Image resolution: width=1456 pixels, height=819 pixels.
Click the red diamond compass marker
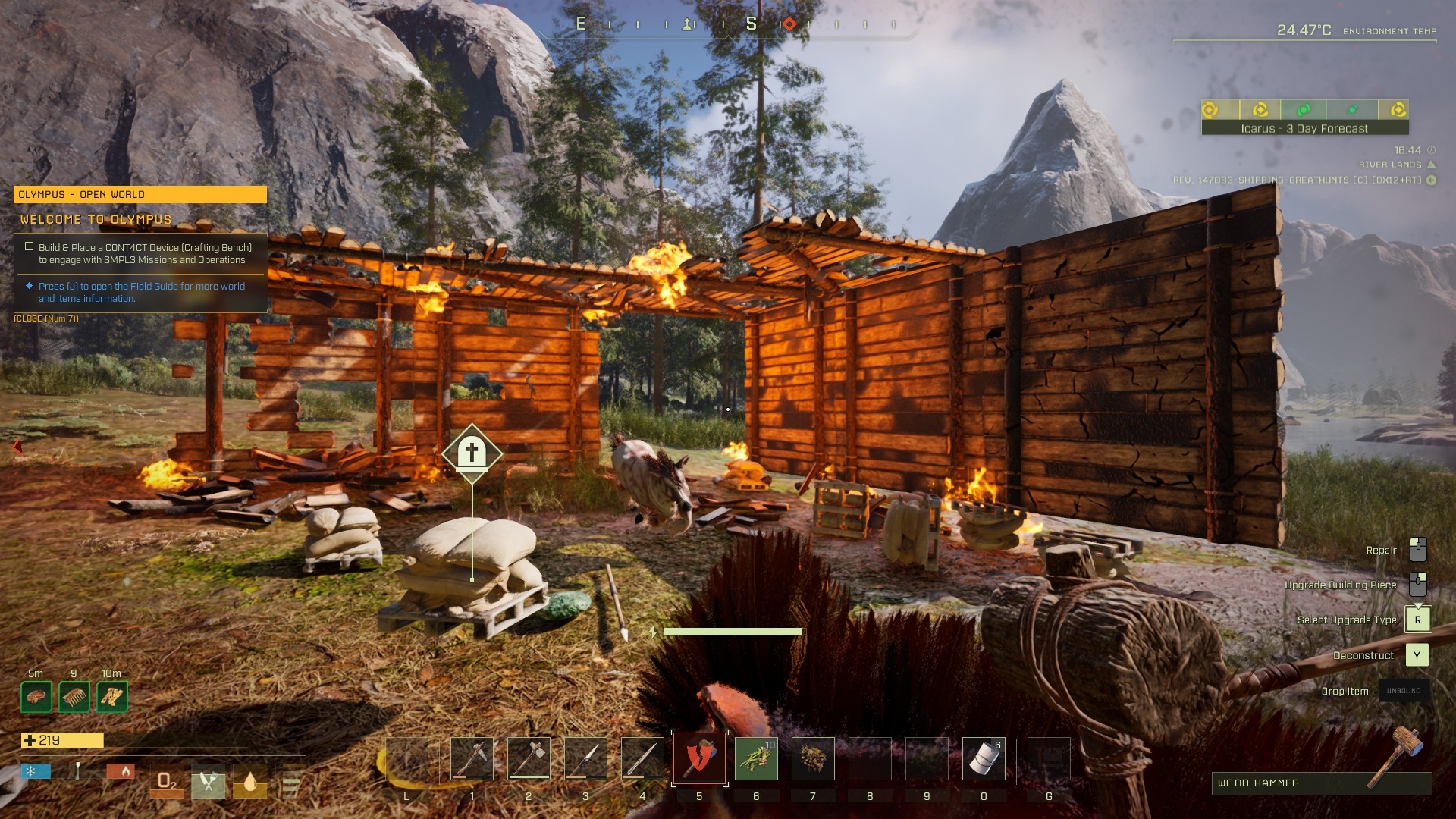point(789,24)
